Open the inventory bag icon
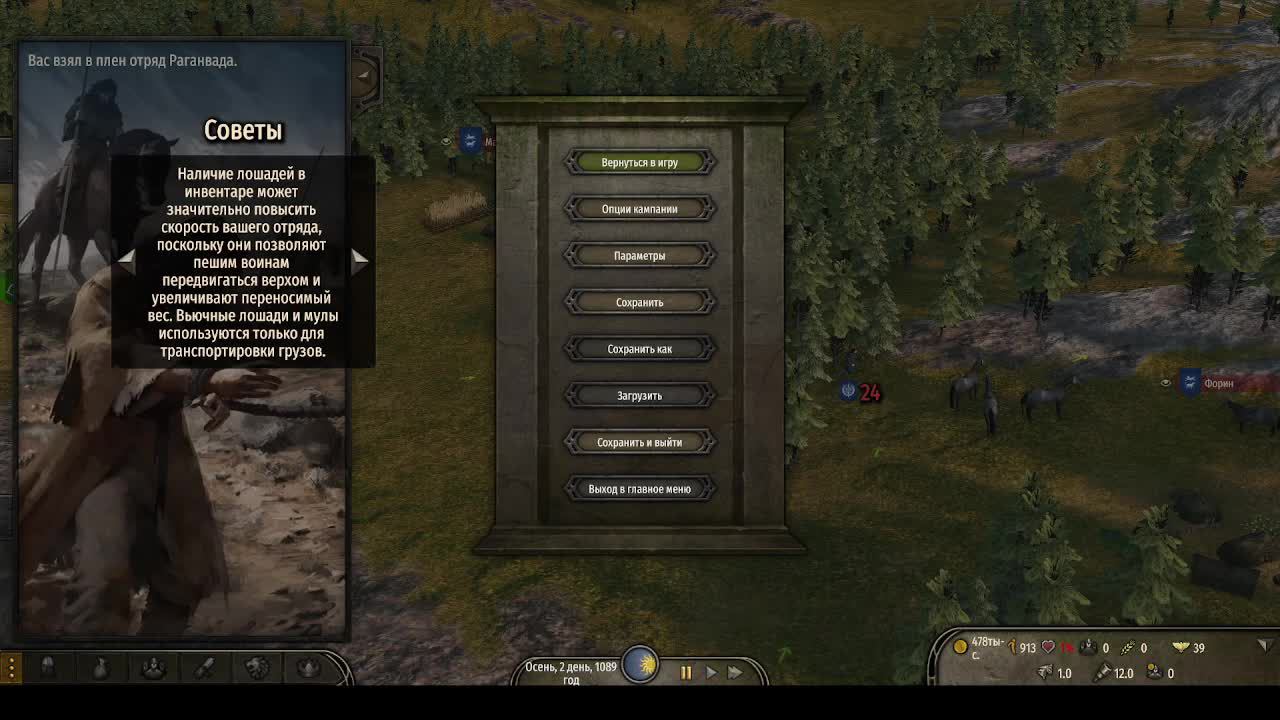This screenshot has height=720, width=1280. click(100, 668)
